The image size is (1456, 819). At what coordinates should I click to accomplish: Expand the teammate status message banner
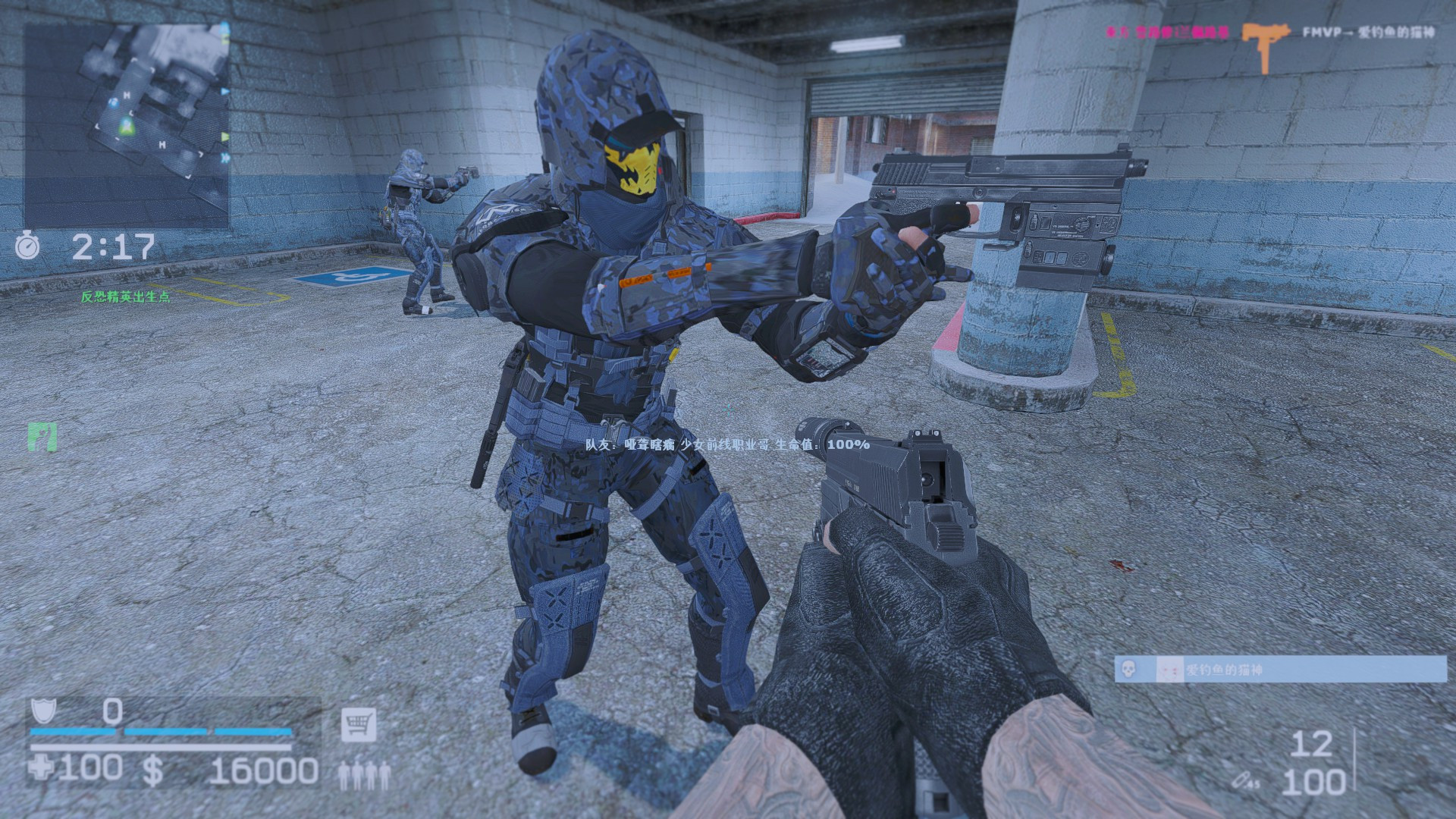728,445
